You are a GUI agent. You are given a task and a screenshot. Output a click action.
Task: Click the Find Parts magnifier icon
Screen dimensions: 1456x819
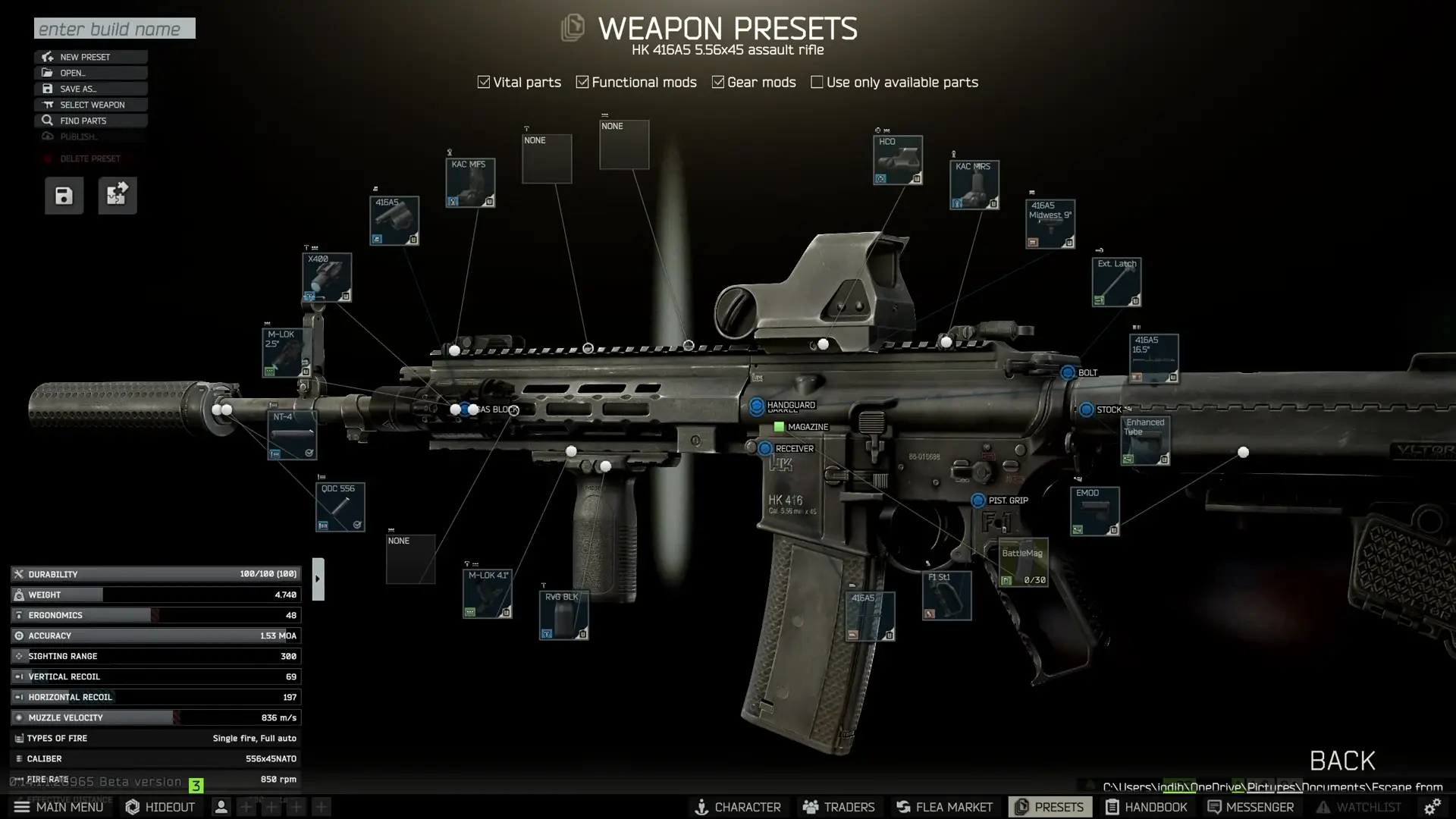coord(48,120)
